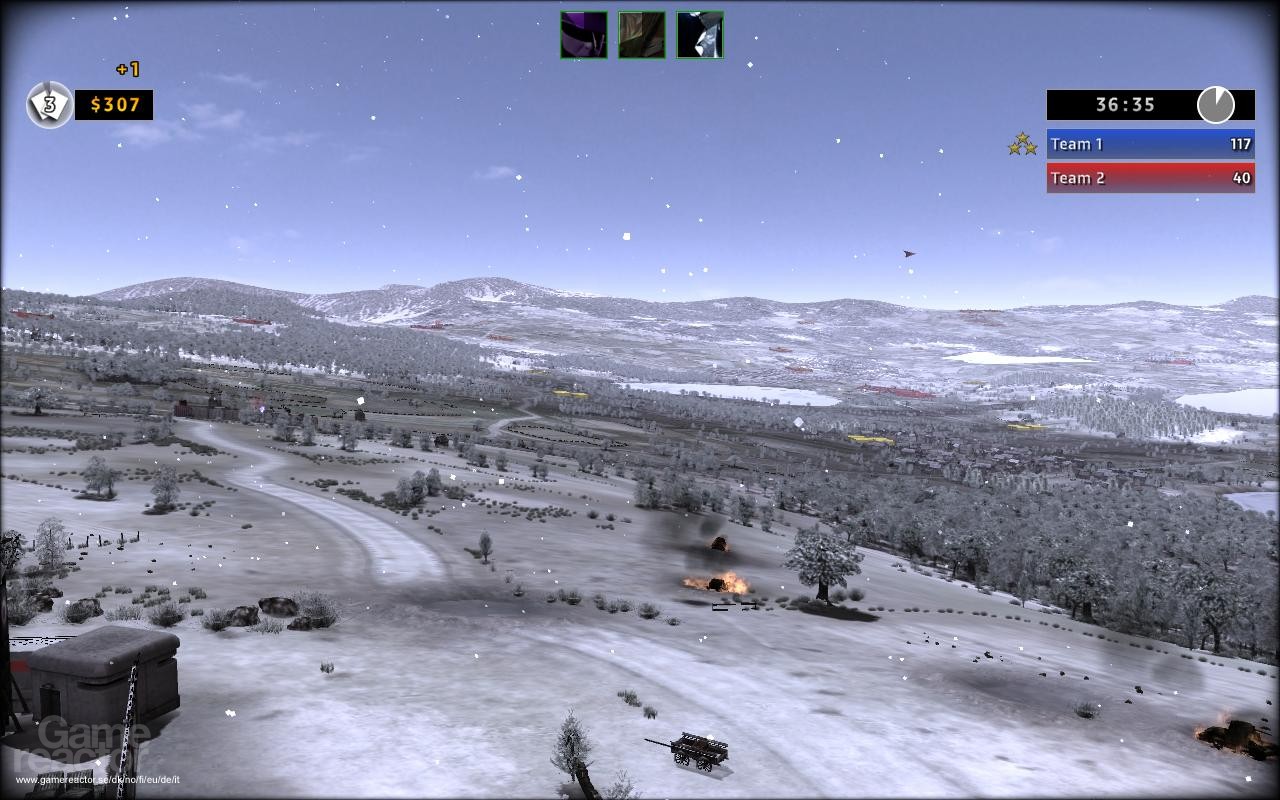
Task: Click the round clock icon beside timer
Action: (1215, 105)
